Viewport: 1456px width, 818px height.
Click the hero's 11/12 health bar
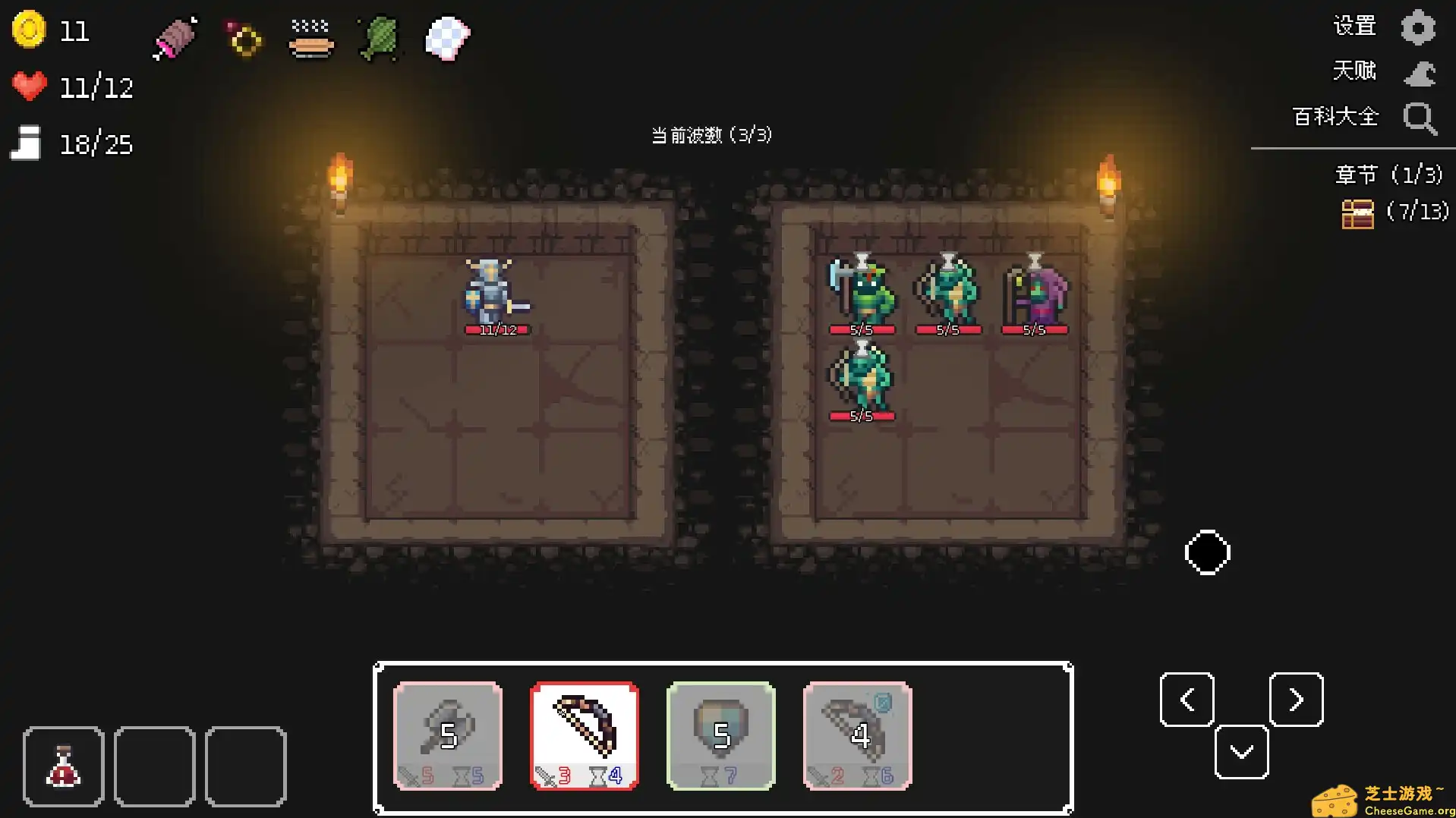pyautogui.click(x=497, y=329)
